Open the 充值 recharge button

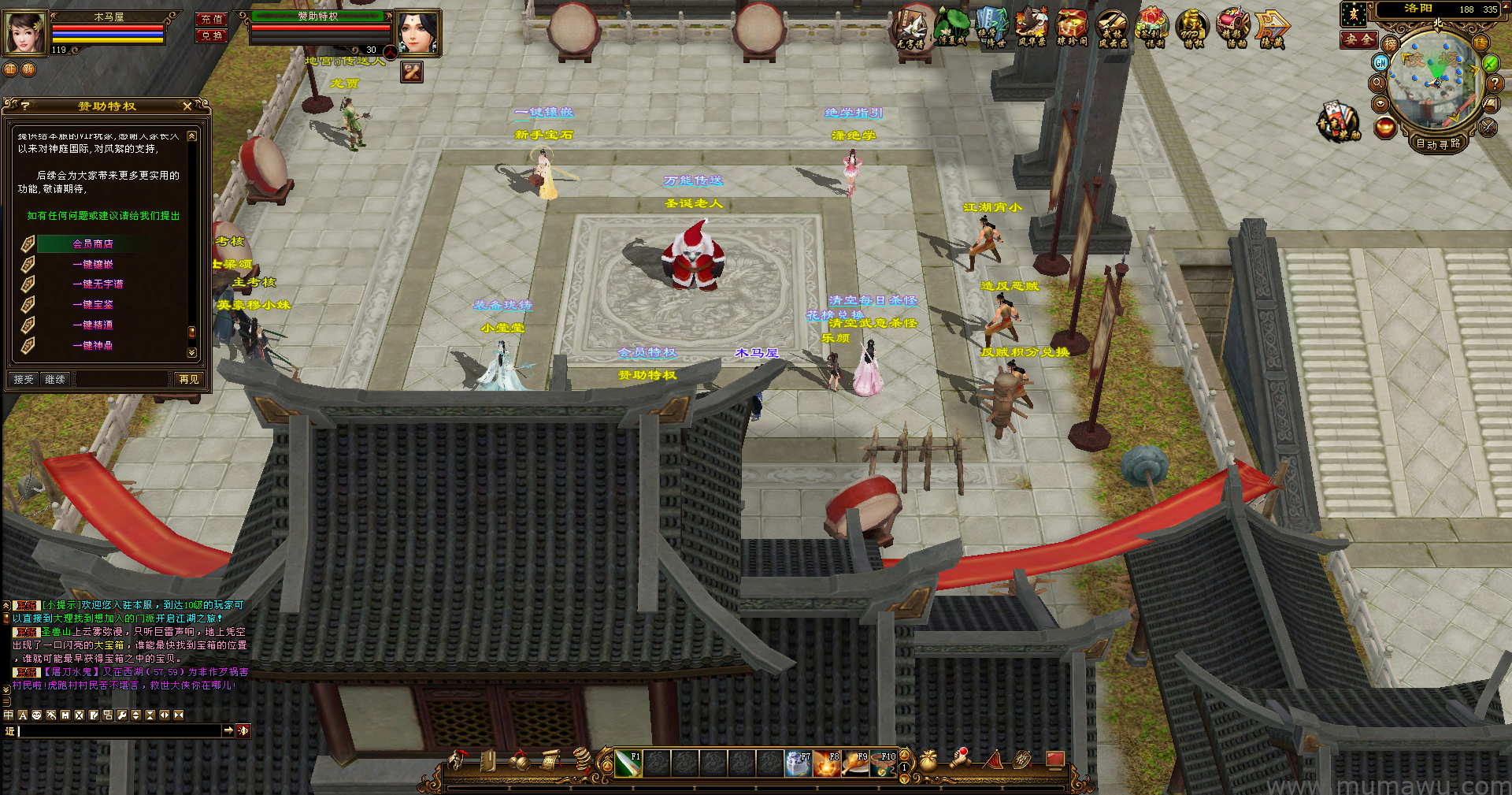coord(211,19)
